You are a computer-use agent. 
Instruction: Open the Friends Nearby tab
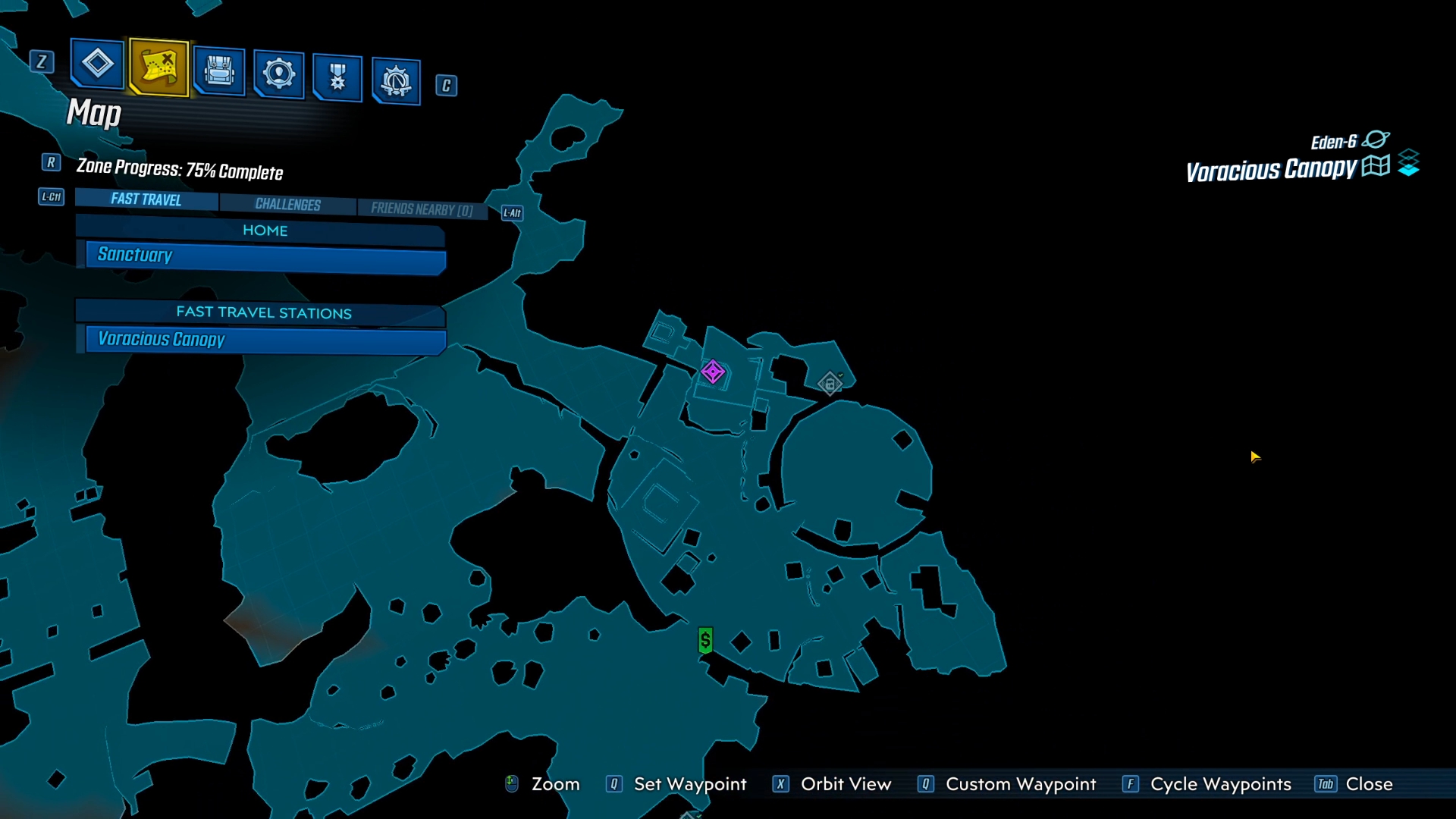click(422, 209)
